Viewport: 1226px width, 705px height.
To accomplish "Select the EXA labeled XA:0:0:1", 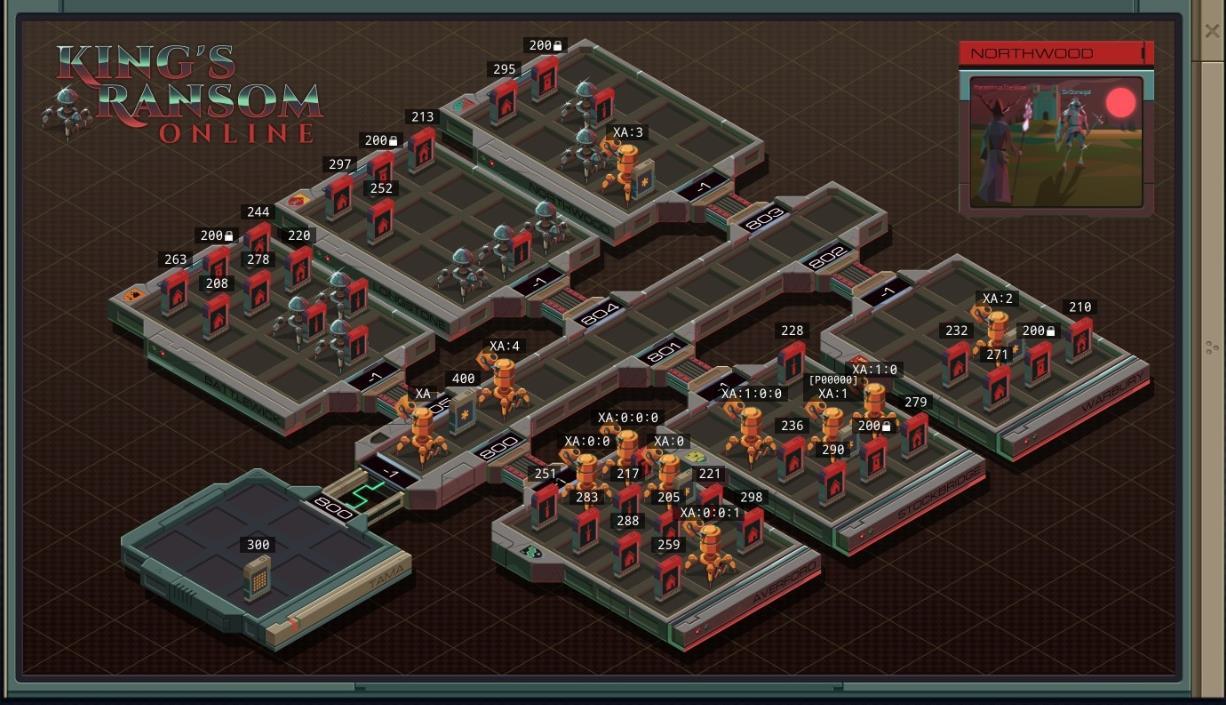I will pyautogui.click(x=710, y=548).
